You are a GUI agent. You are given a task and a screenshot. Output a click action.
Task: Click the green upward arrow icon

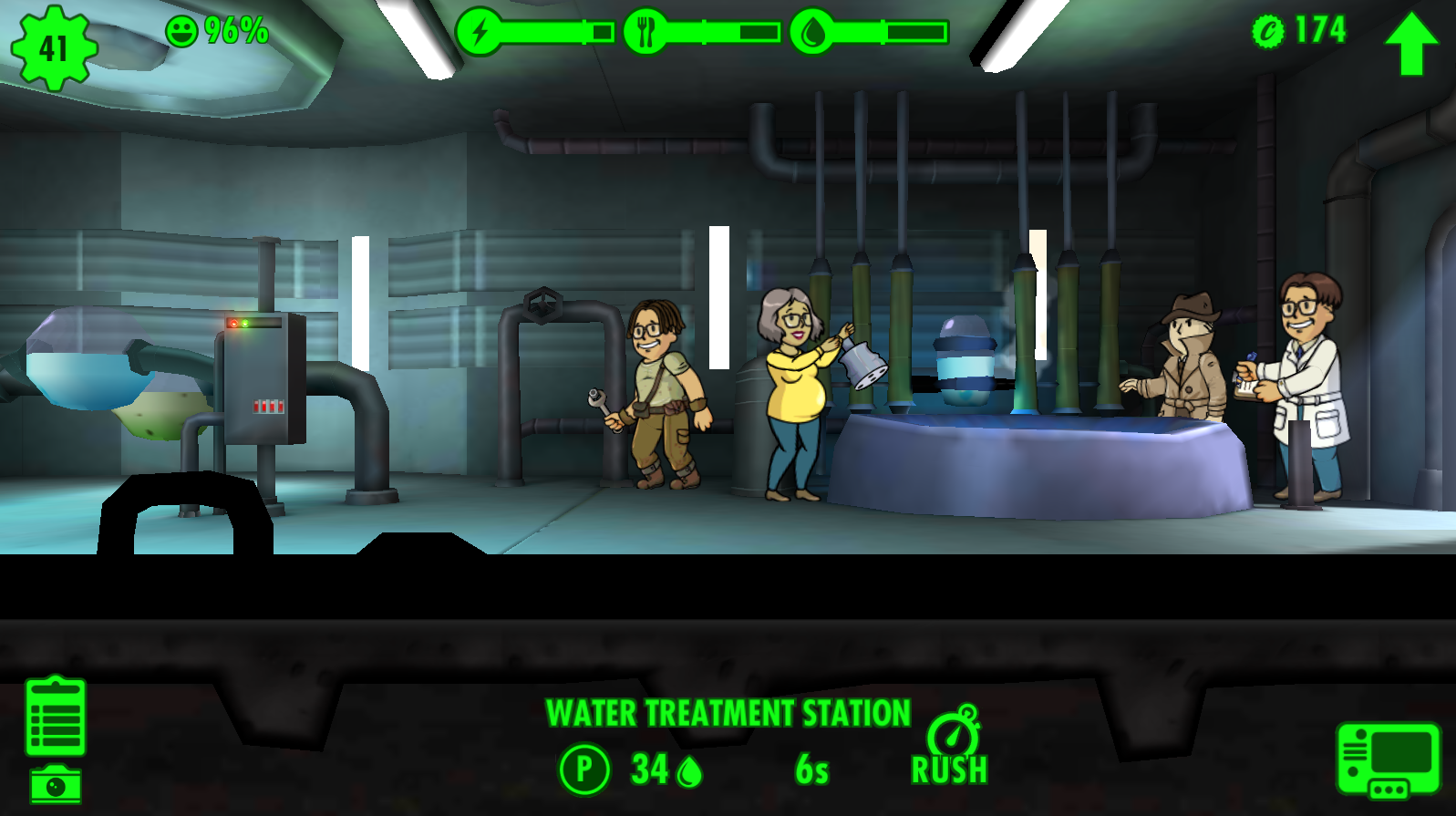click(1411, 41)
